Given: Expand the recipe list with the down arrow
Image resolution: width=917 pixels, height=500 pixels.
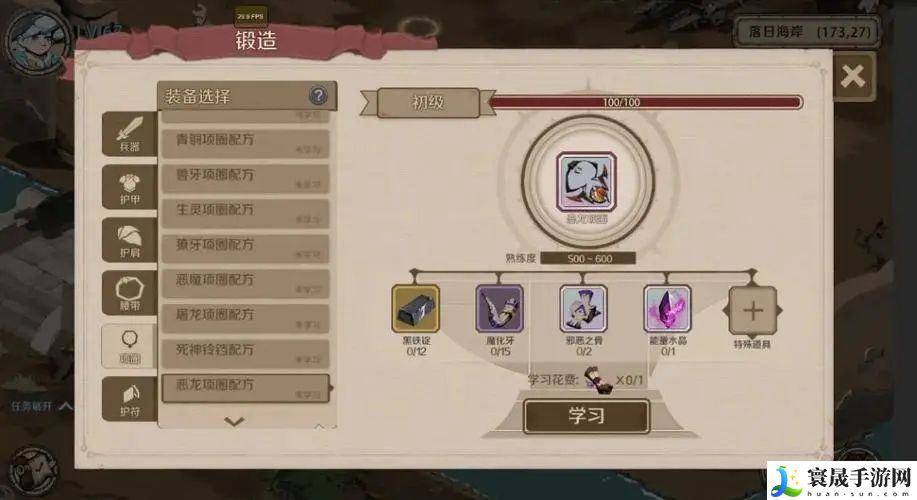Looking at the screenshot, I should pyautogui.click(x=234, y=421).
